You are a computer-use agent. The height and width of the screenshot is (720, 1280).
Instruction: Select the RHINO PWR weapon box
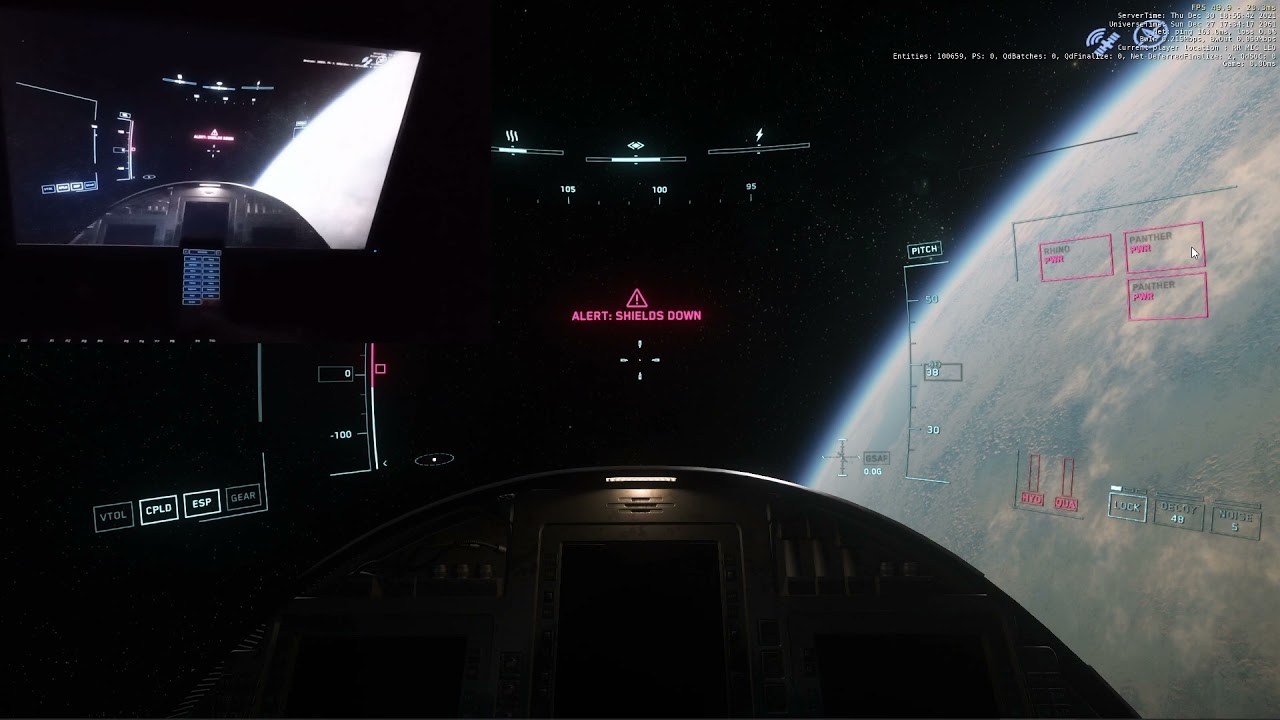tap(1076, 257)
